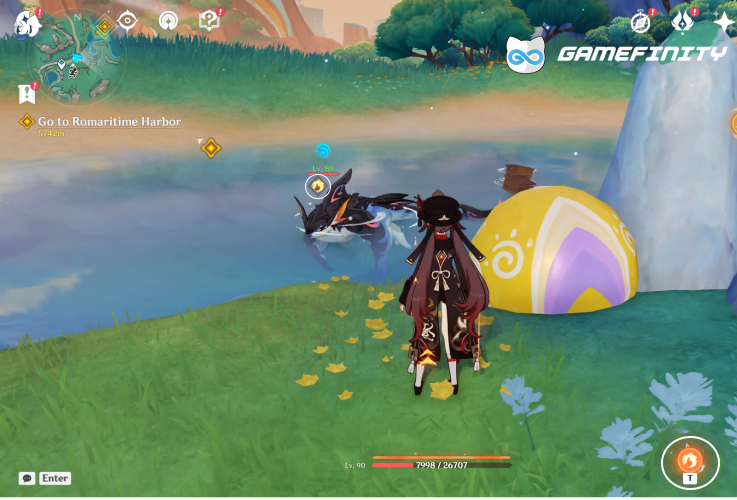
Task: Open the circular minimap
Action: pyautogui.click(x=77, y=60)
